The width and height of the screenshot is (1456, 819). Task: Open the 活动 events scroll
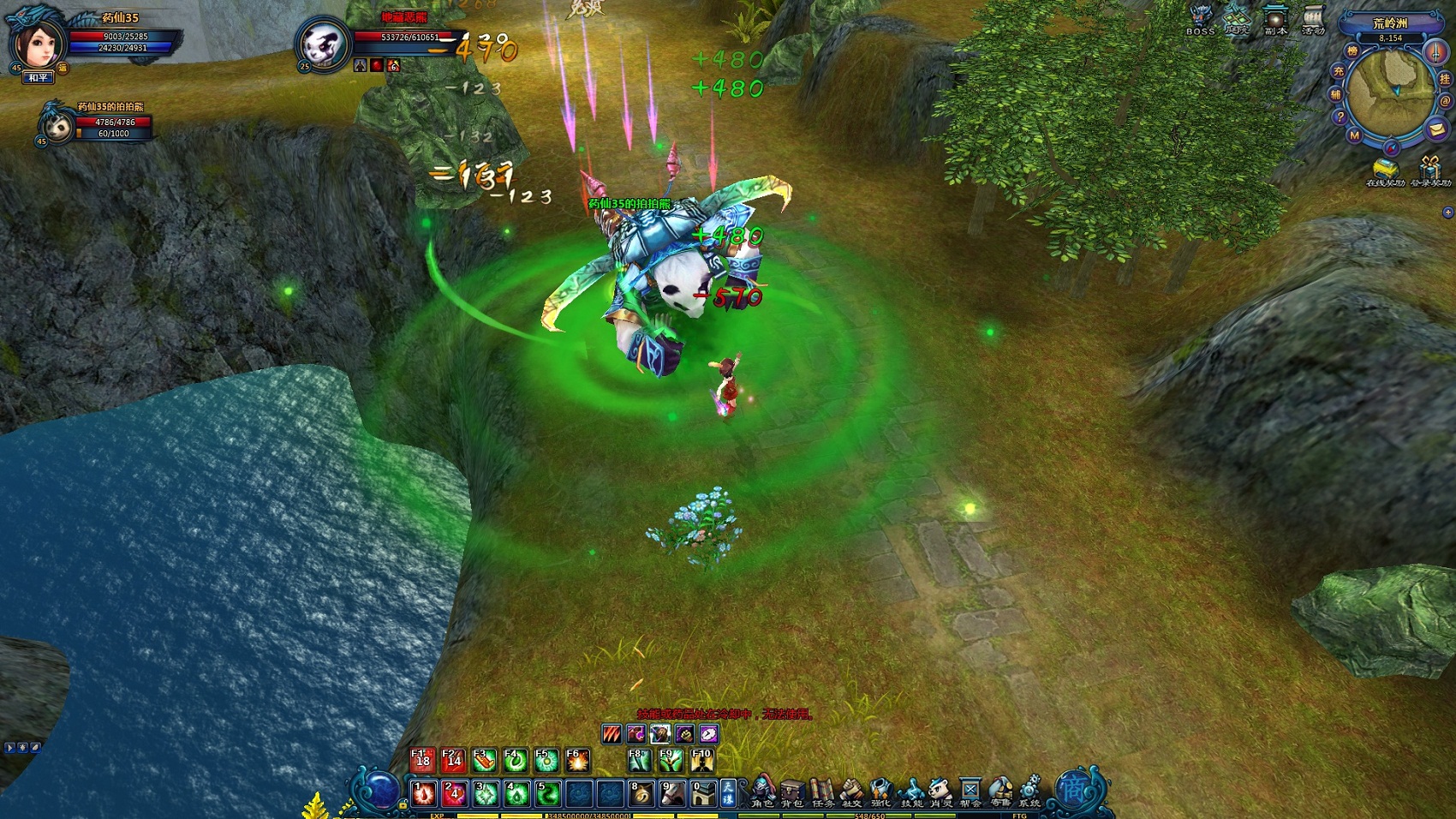tap(1313, 18)
